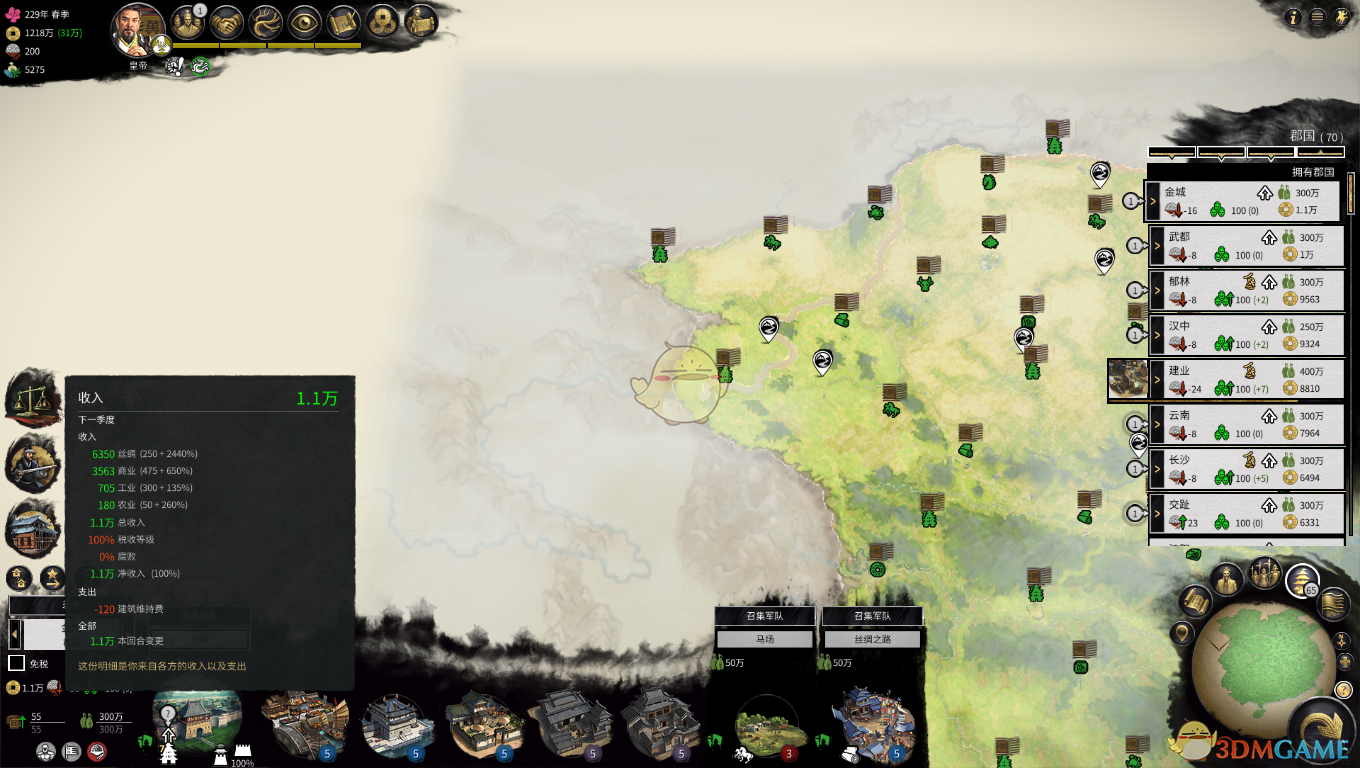Open the treasury coins icon
The height and width of the screenshot is (768, 1360).
pyautogui.click(x=383, y=22)
